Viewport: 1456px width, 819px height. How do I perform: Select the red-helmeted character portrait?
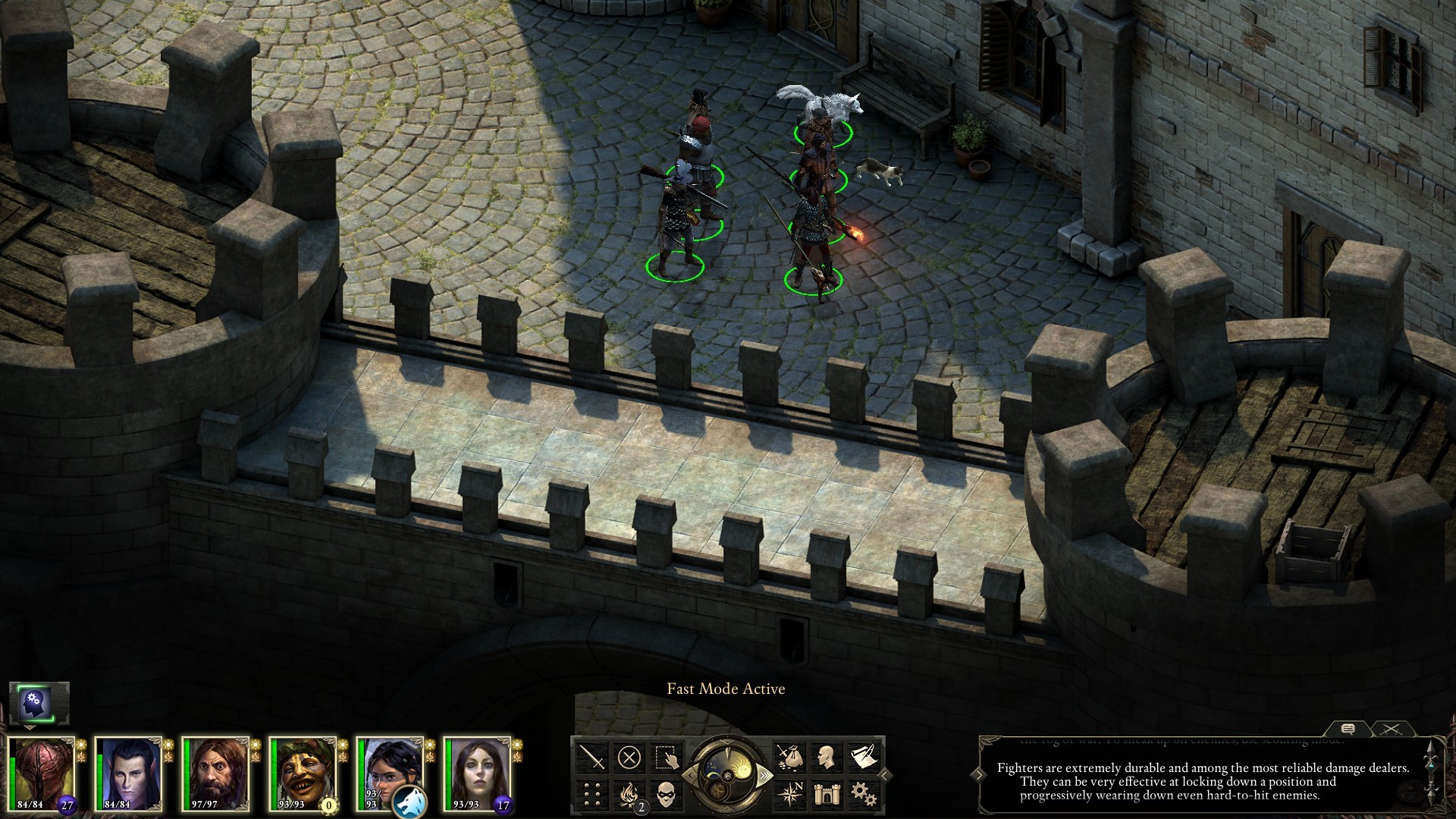coord(42,773)
